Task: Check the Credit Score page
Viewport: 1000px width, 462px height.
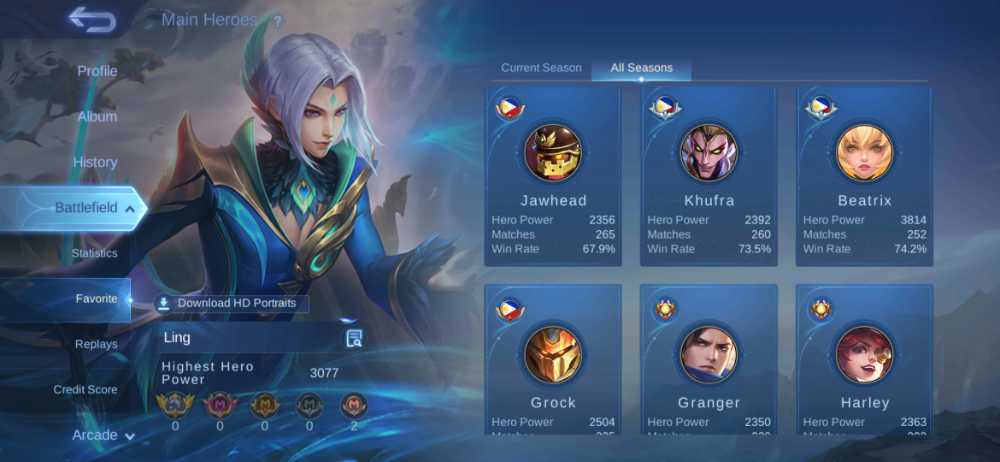Action: click(85, 389)
